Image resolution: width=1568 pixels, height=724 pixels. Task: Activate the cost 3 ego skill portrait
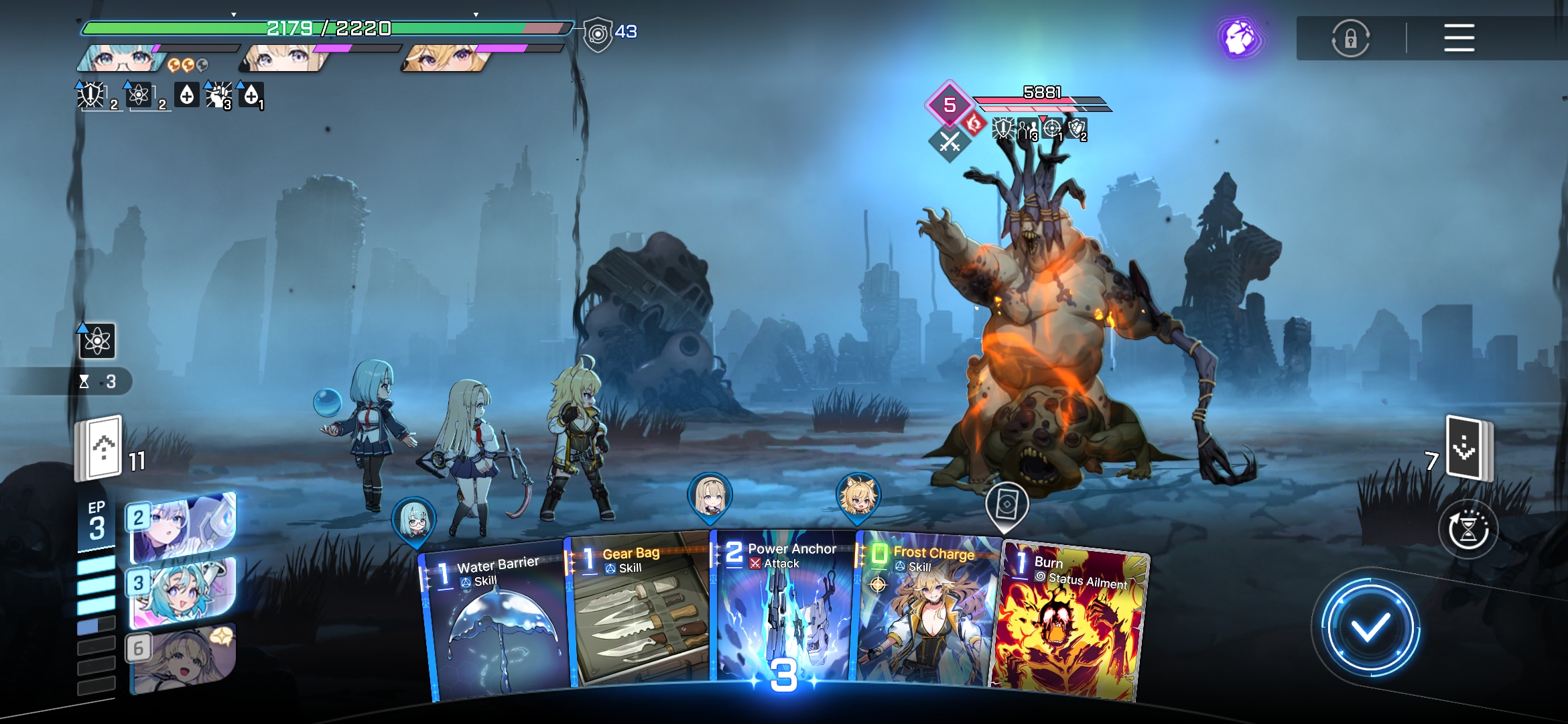point(182,592)
